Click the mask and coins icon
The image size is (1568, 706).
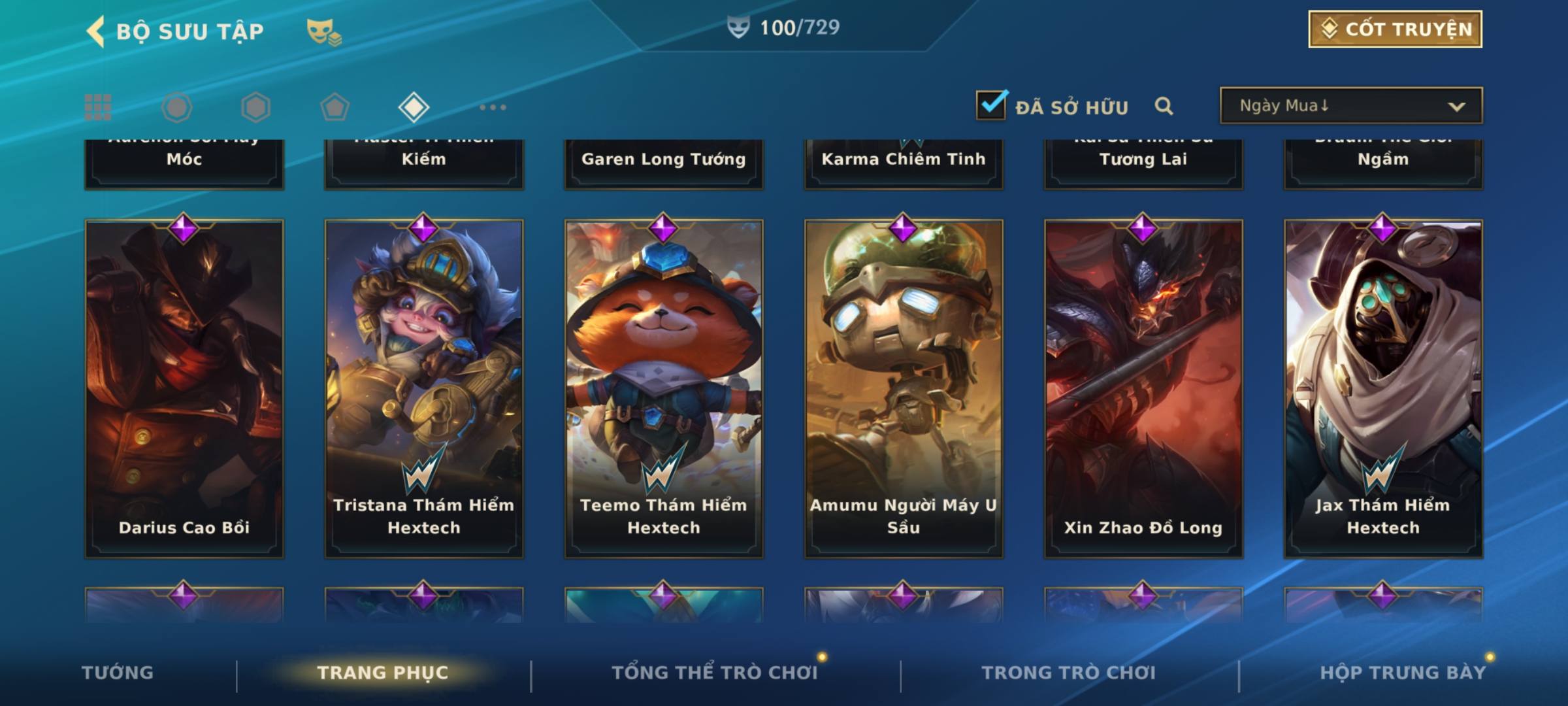(x=323, y=31)
